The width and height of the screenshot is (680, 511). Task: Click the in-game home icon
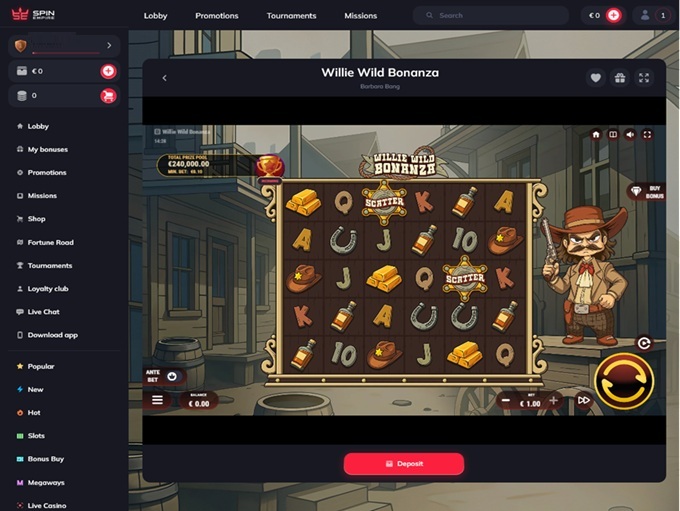click(x=596, y=134)
